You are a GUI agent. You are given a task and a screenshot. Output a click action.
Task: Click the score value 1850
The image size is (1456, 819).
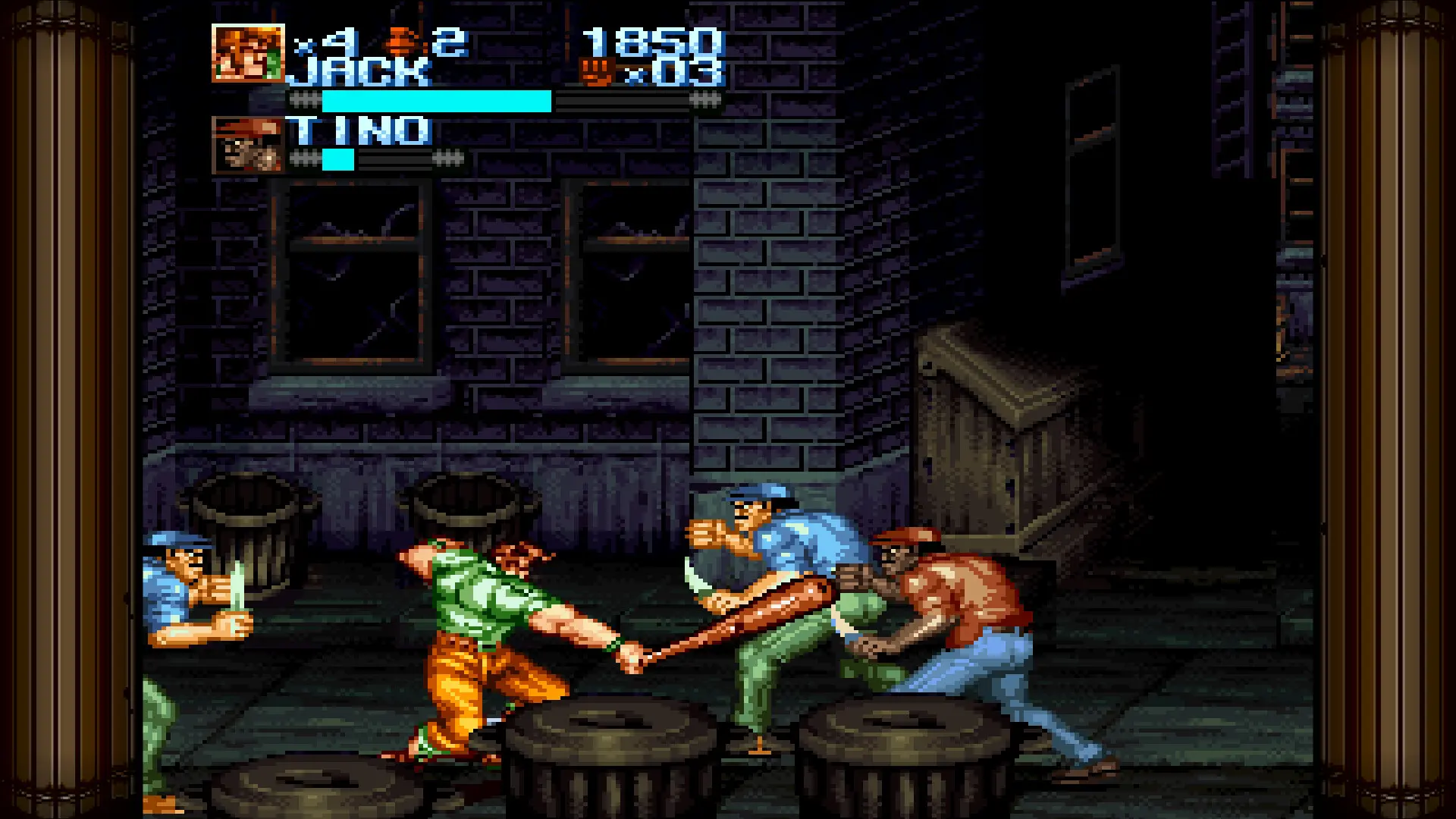tap(652, 42)
